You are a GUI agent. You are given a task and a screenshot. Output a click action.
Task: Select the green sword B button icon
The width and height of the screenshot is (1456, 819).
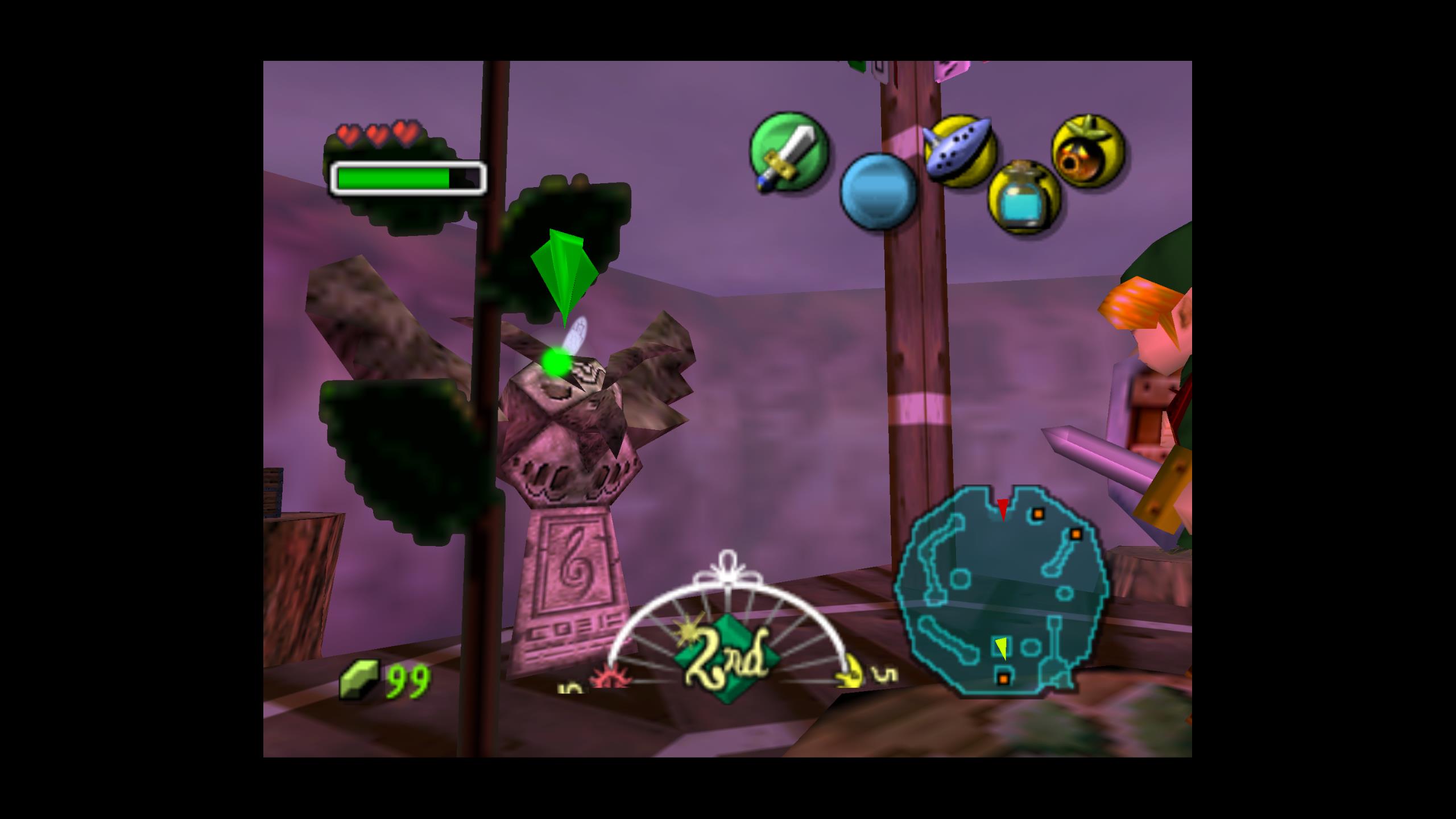point(789,151)
